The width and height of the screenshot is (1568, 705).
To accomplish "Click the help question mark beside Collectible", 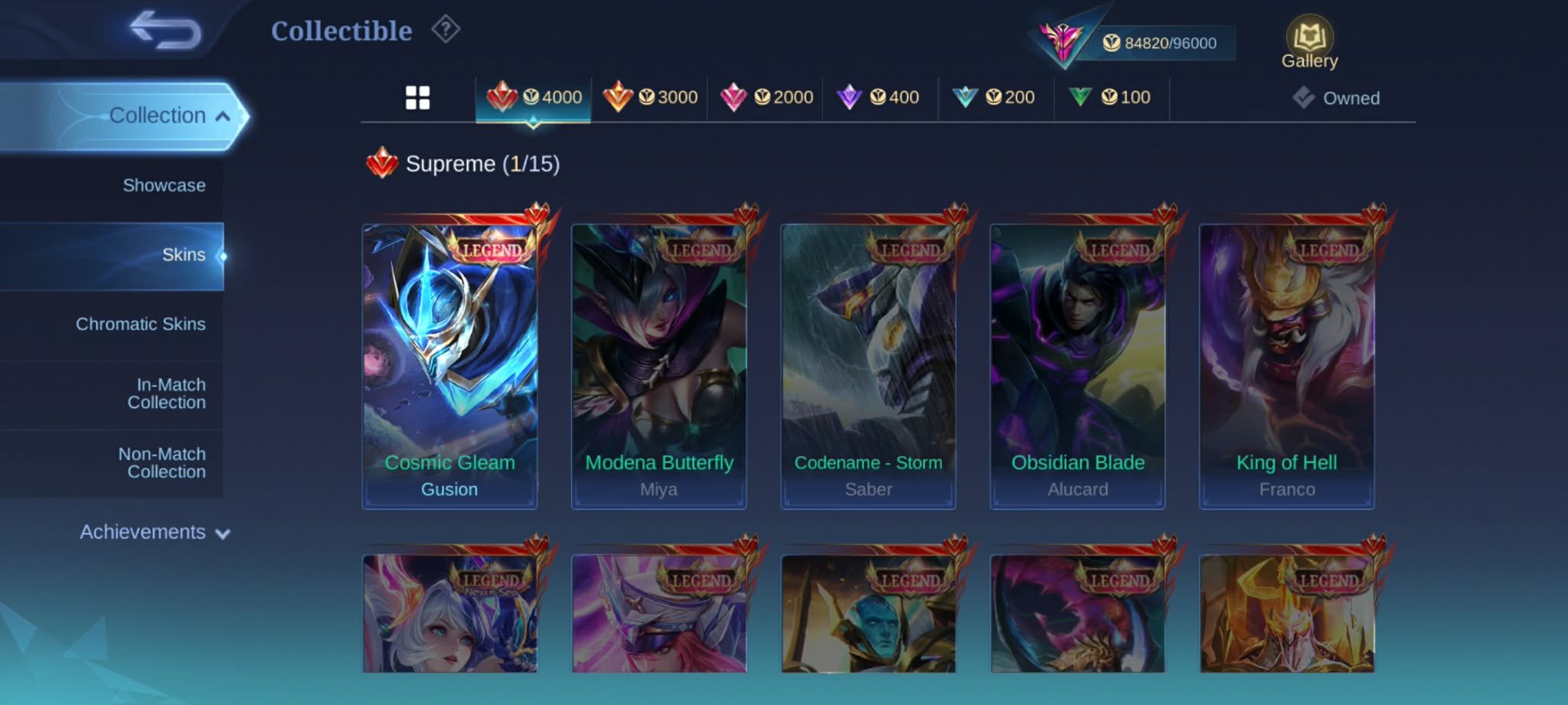I will point(443,29).
